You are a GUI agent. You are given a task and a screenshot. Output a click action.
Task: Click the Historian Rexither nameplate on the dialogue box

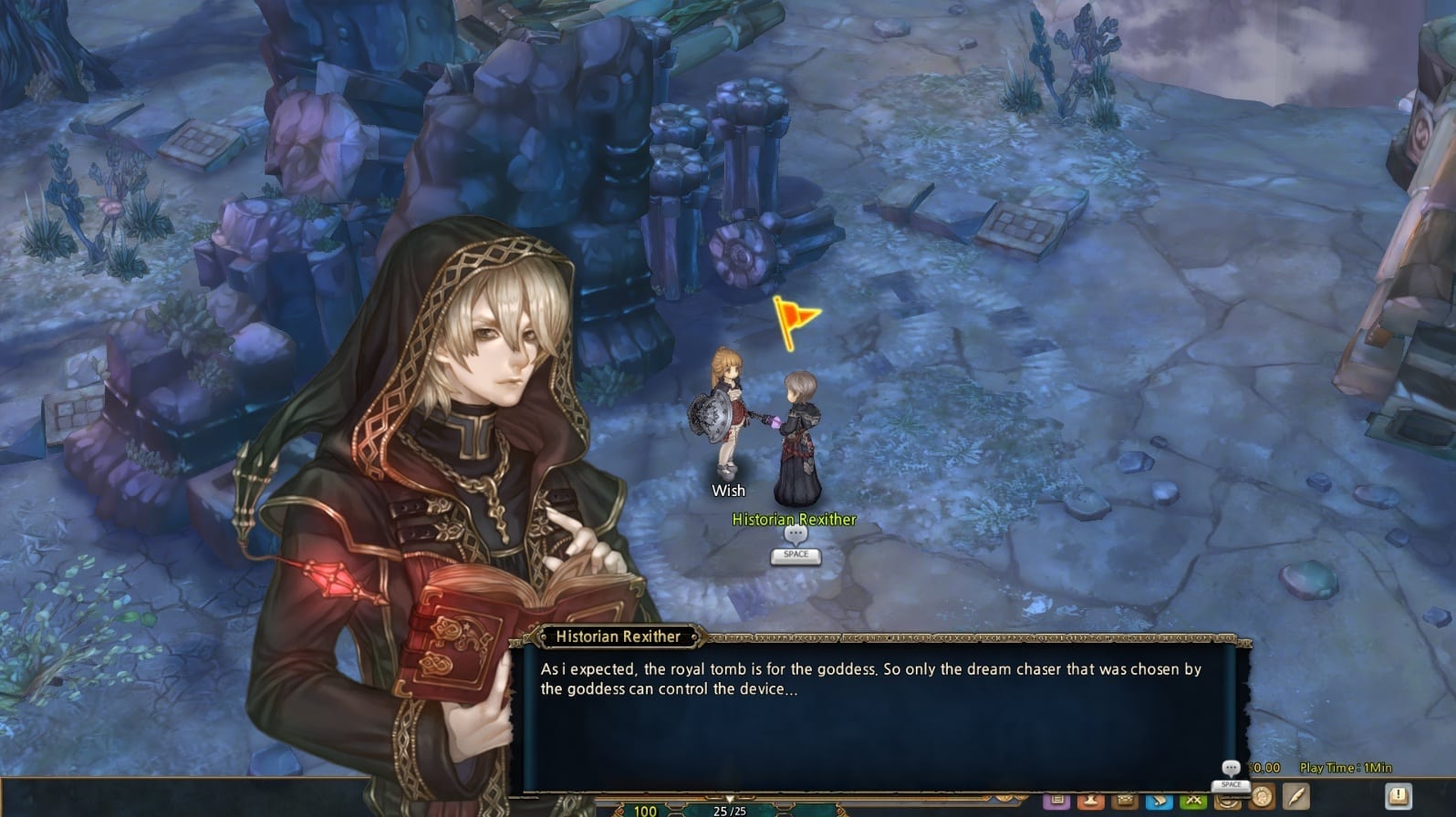618,636
